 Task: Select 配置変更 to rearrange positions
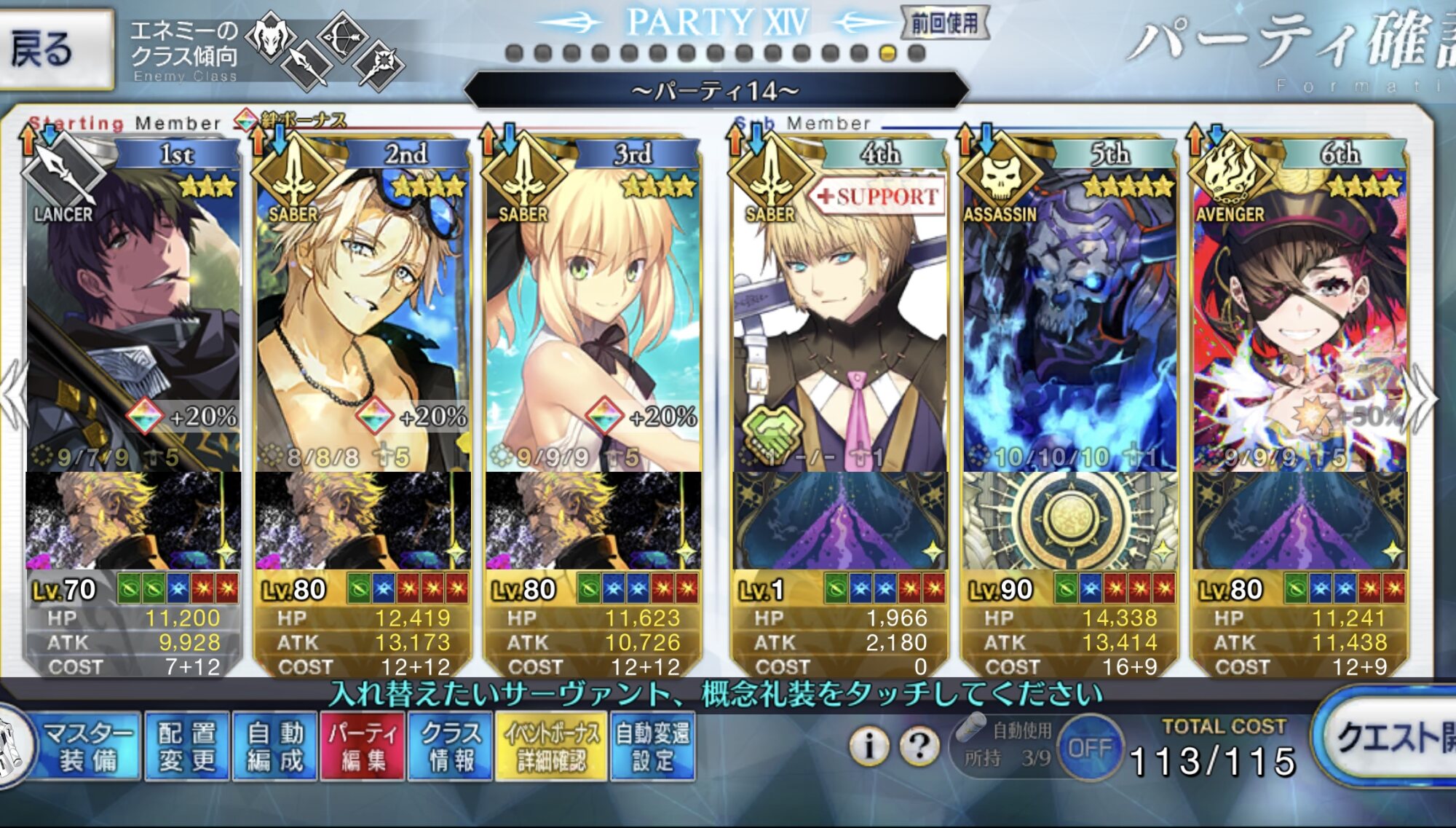click(187, 746)
